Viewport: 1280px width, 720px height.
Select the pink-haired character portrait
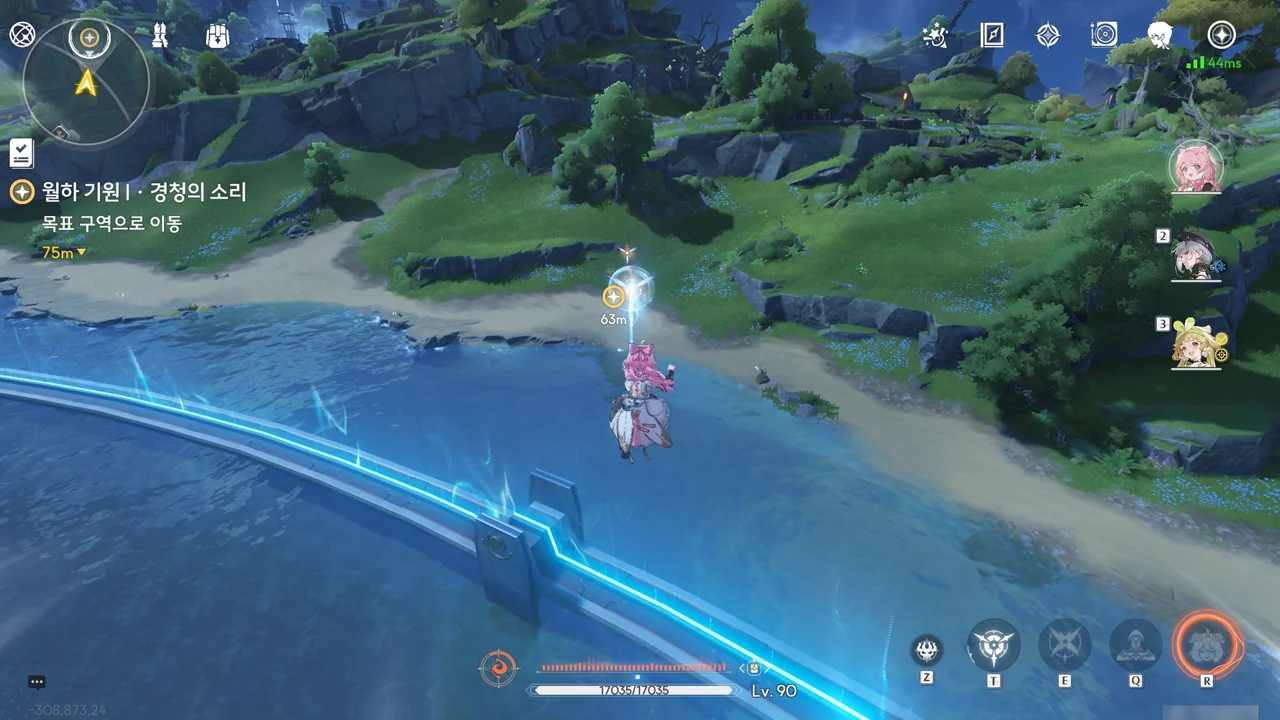[1196, 166]
